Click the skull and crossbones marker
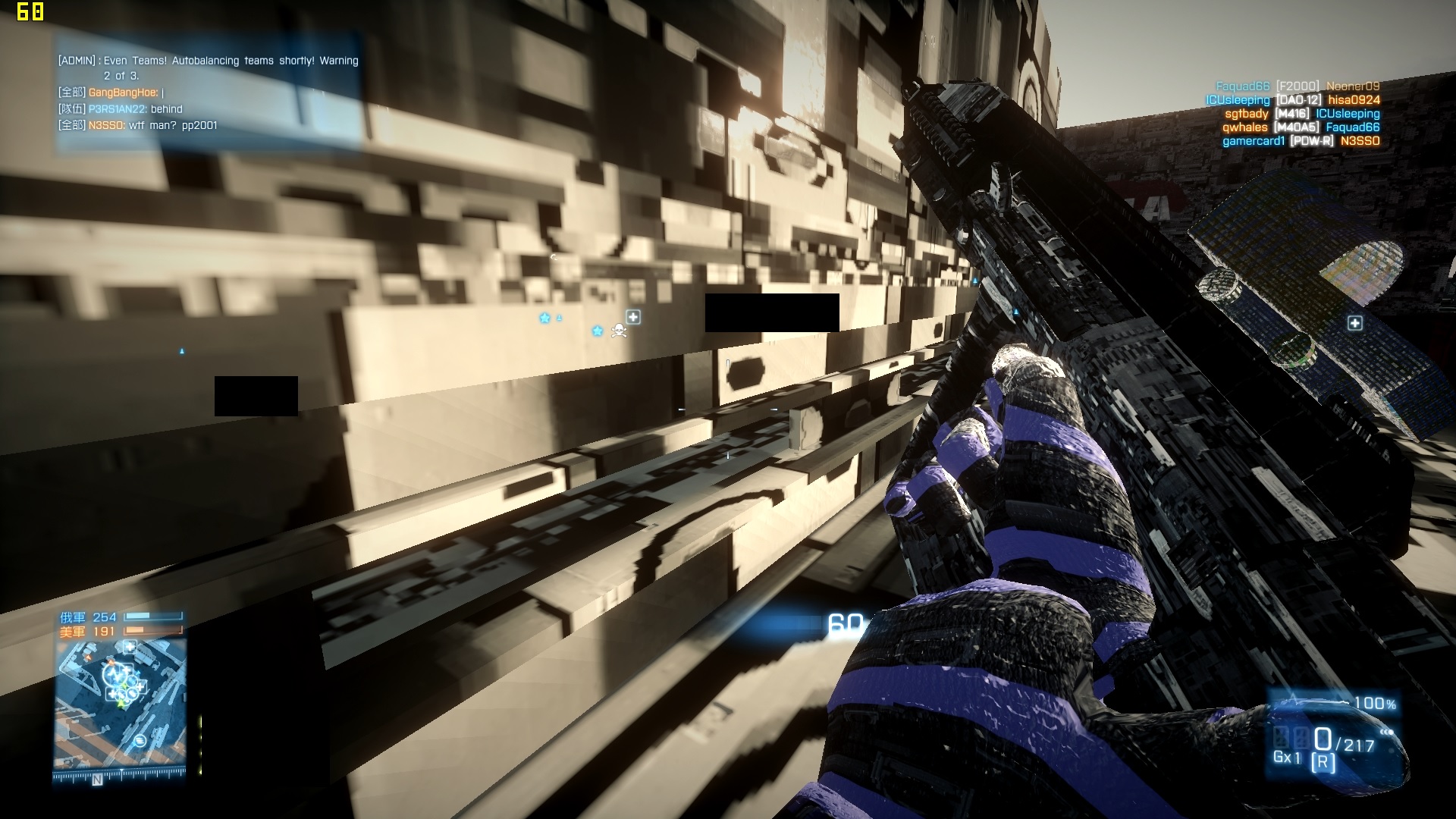 [619, 331]
